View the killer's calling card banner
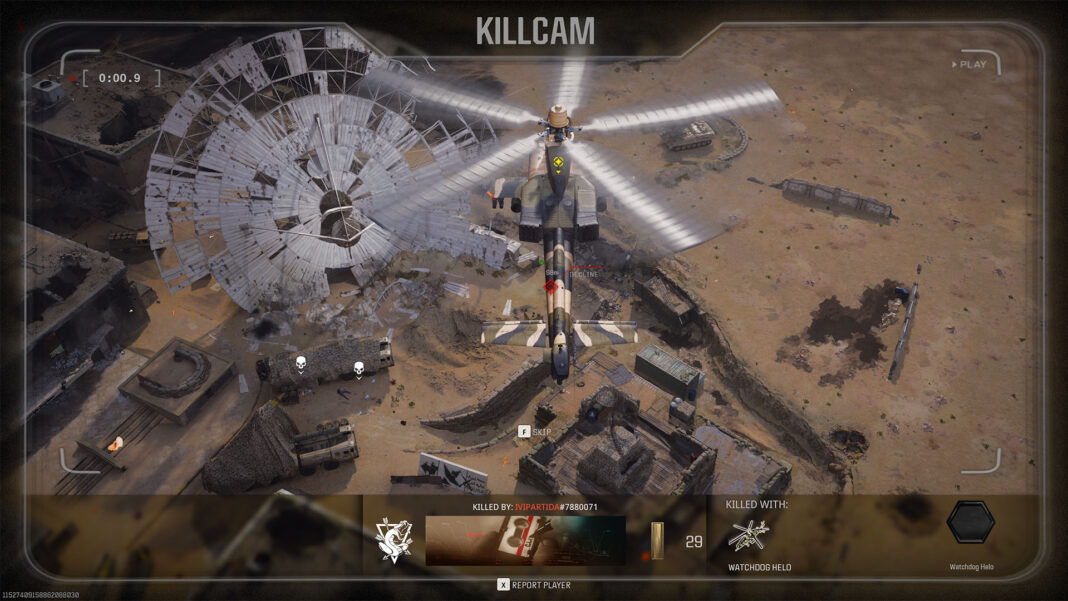1068x601 pixels. (525, 540)
